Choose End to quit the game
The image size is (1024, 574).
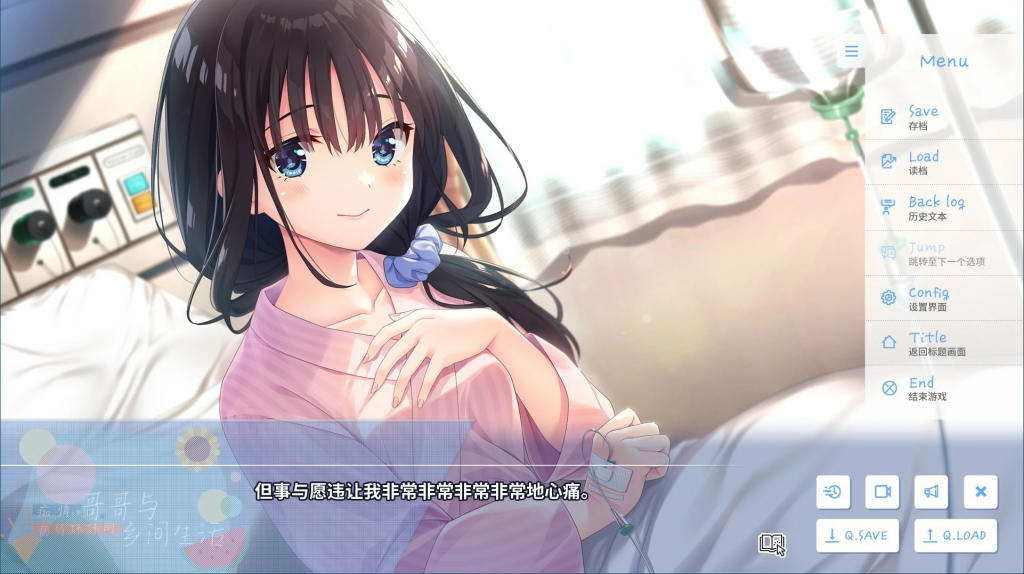920,388
